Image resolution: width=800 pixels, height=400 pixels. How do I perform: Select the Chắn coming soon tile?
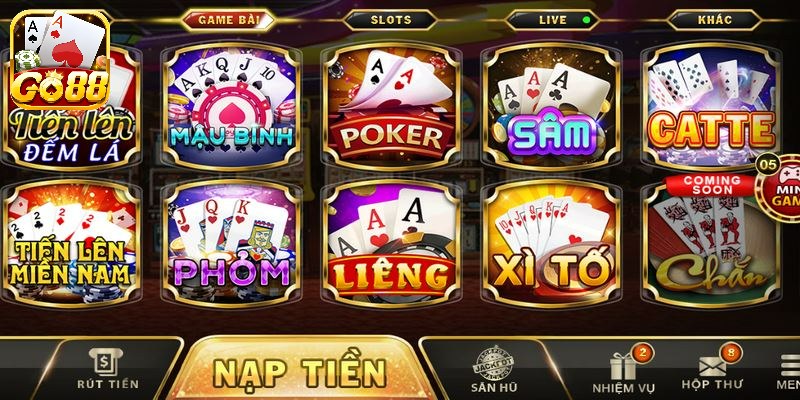712,245
